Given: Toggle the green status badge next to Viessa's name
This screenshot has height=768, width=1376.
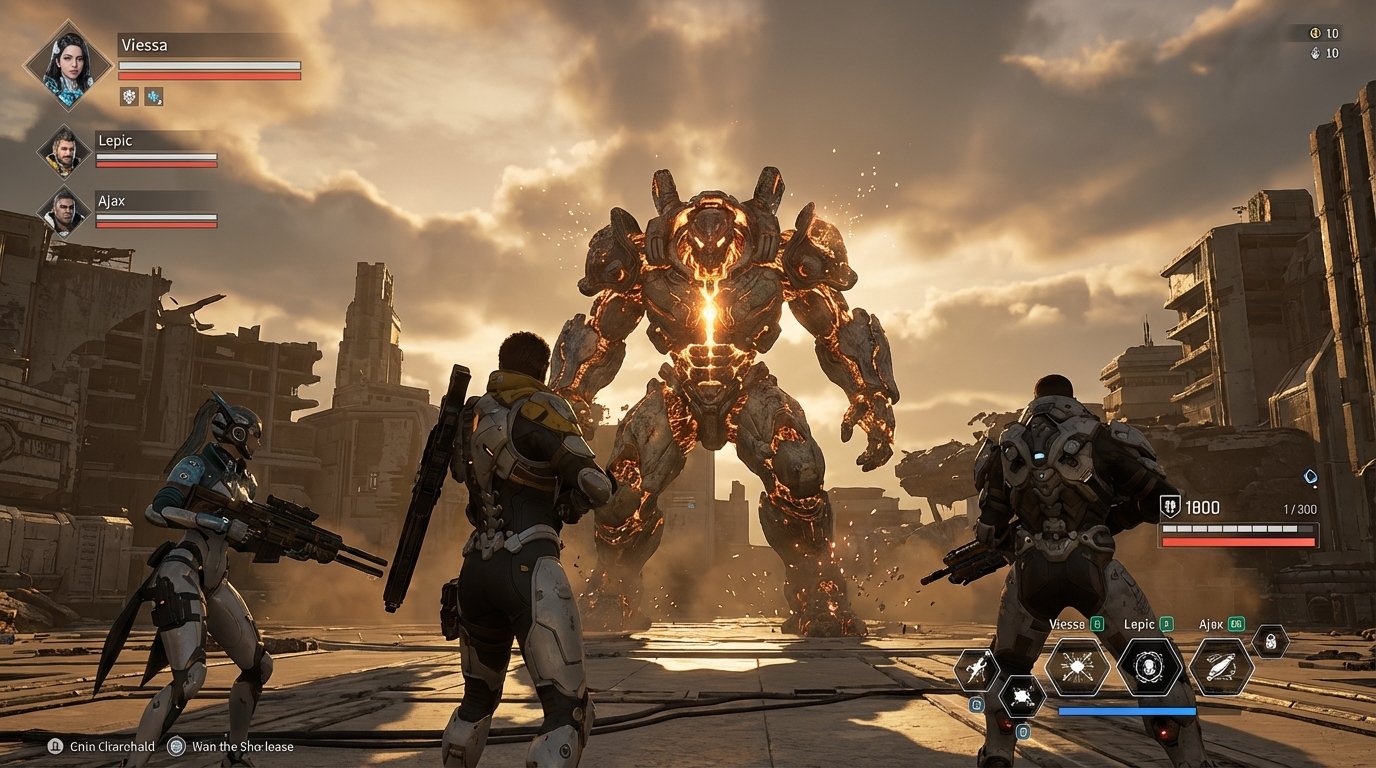Looking at the screenshot, I should pos(1096,624).
